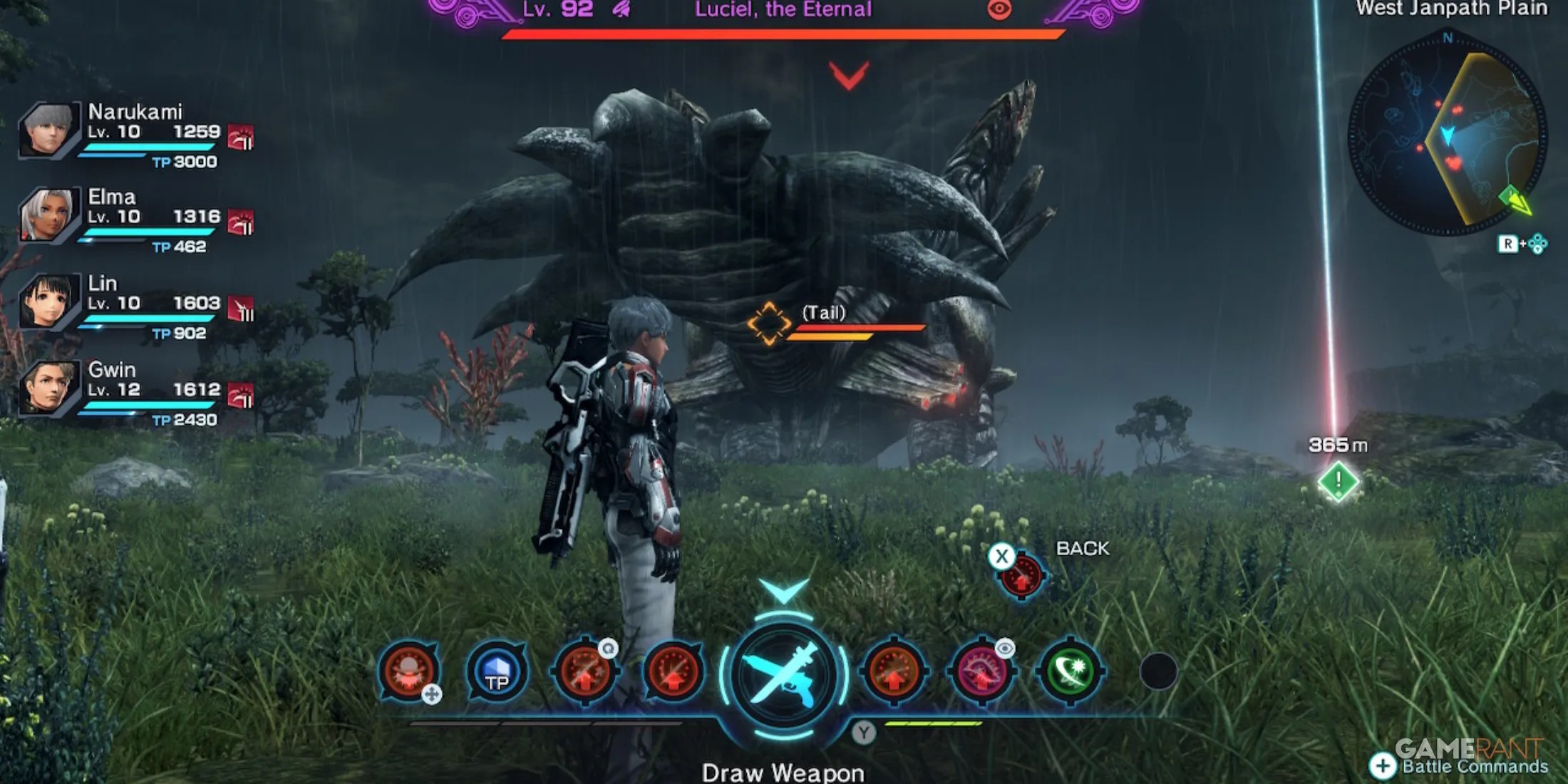Screen dimensions: 1568x784
Task: Select the Draw Weapon art
Action: click(783, 674)
